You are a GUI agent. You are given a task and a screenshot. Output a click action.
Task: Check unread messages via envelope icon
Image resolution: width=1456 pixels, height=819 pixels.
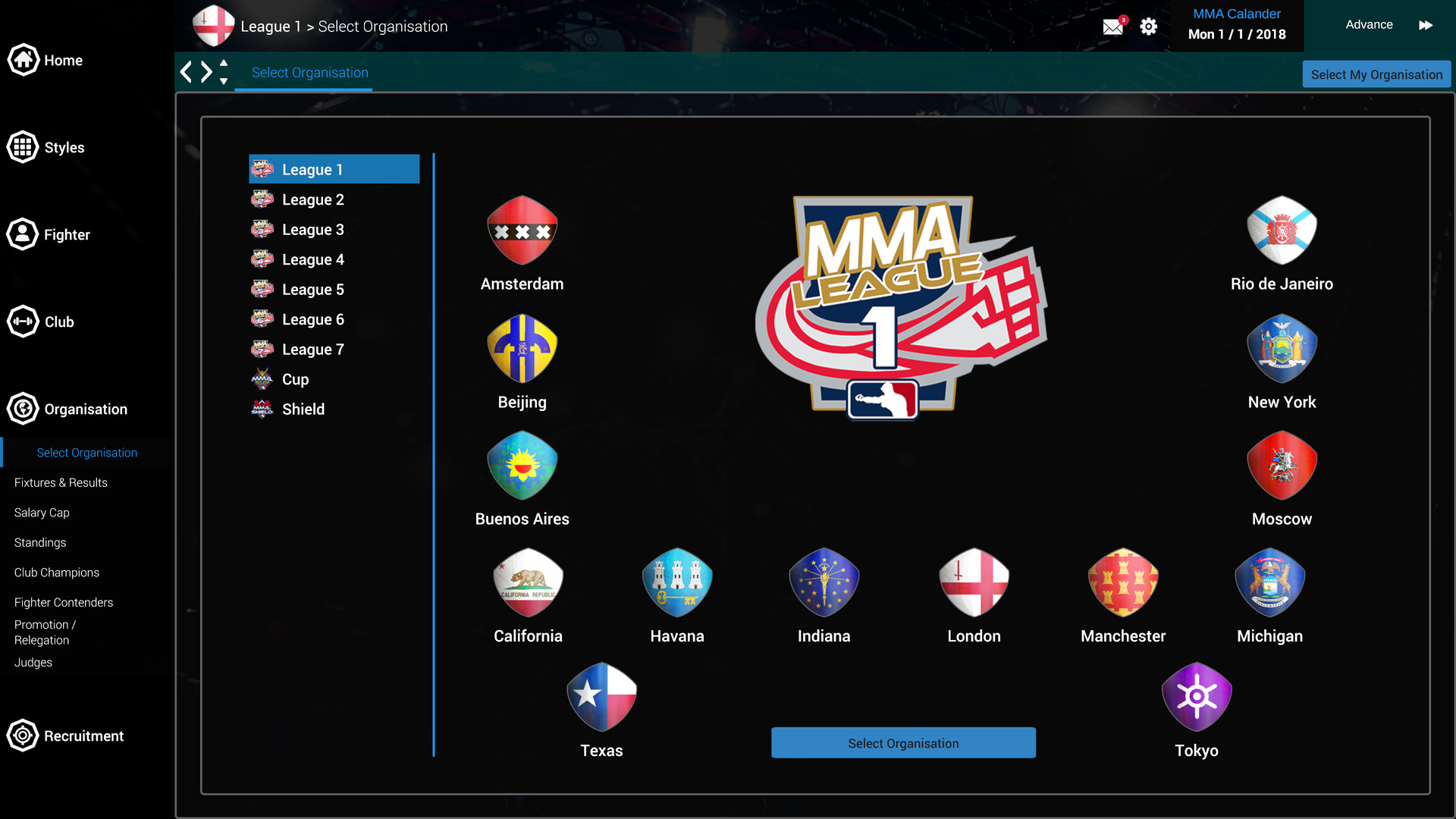(1112, 25)
